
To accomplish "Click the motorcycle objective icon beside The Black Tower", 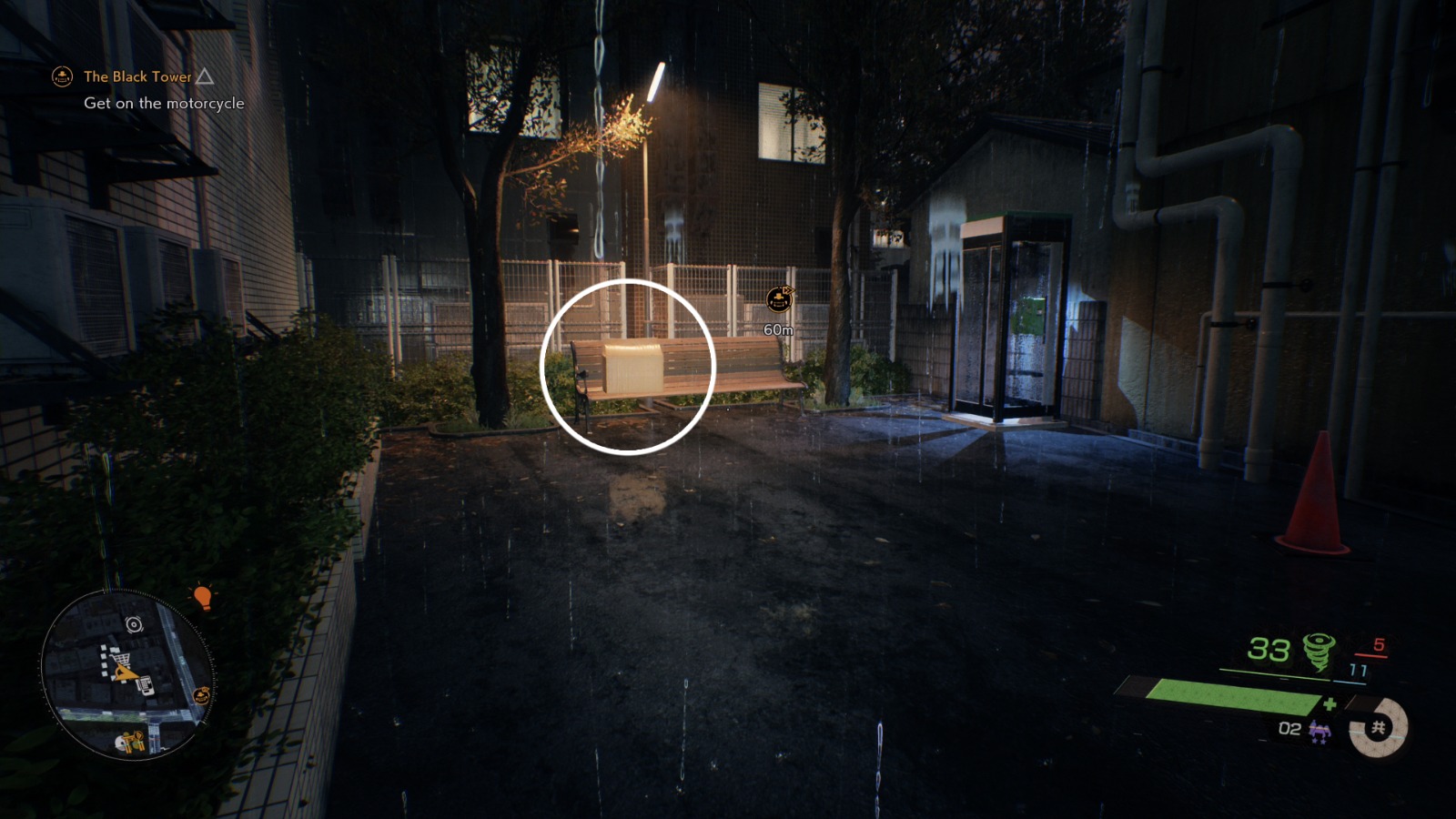I will pos(62,77).
